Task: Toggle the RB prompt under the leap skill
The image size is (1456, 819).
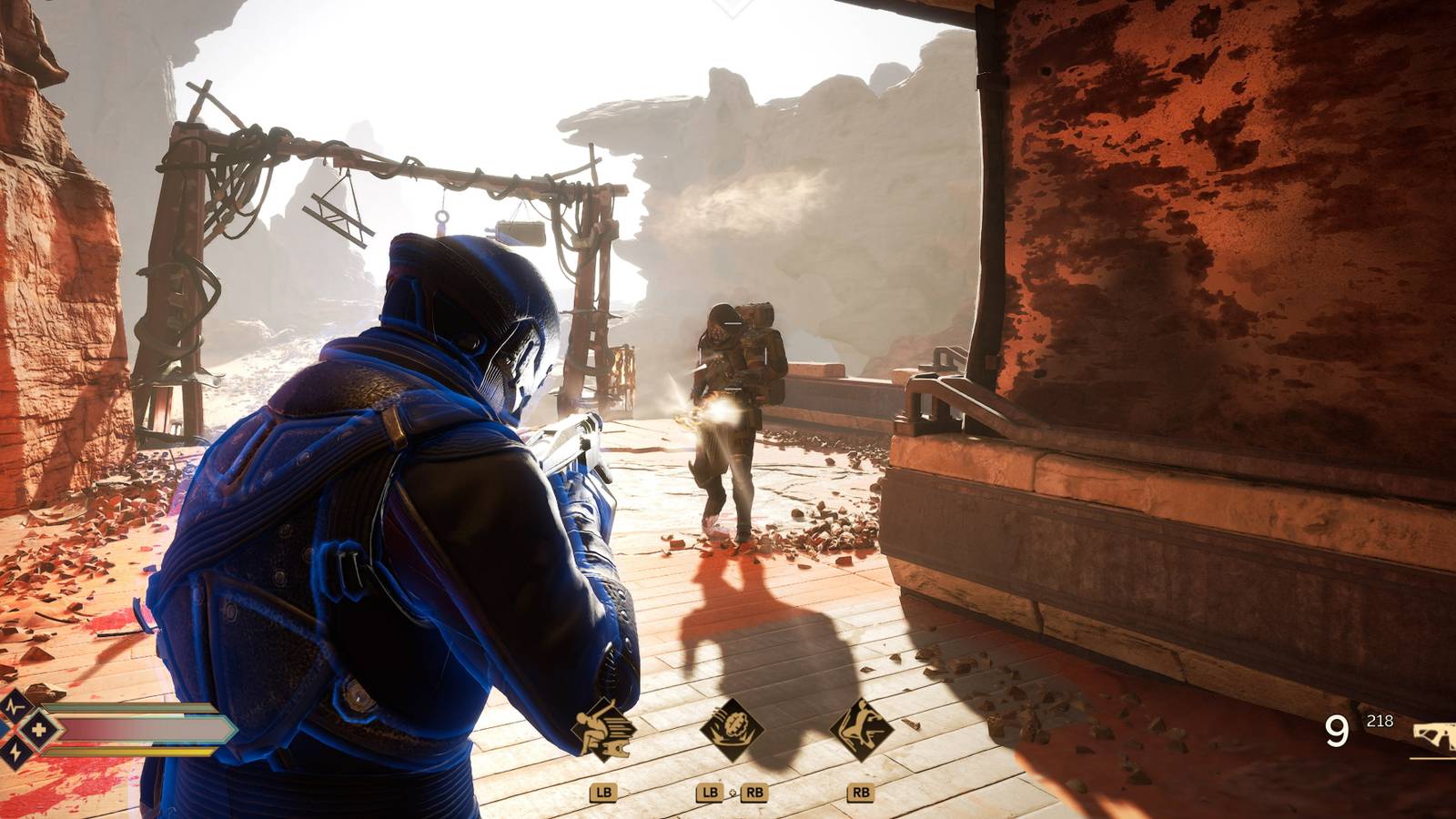Action: pyautogui.click(x=863, y=792)
